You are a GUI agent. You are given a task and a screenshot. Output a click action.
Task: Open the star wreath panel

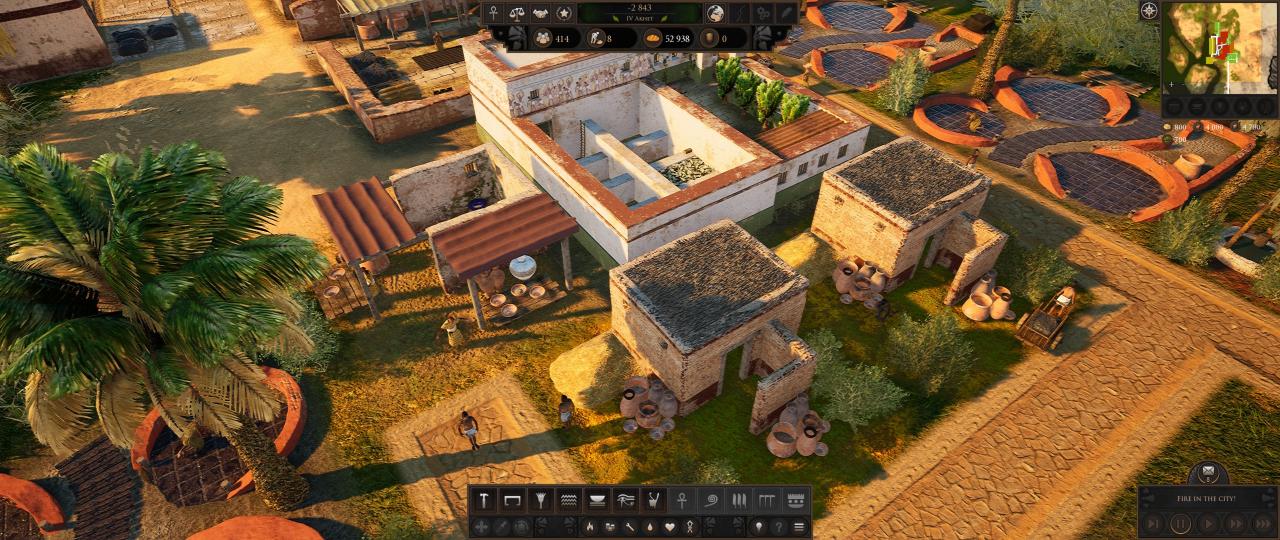click(564, 13)
